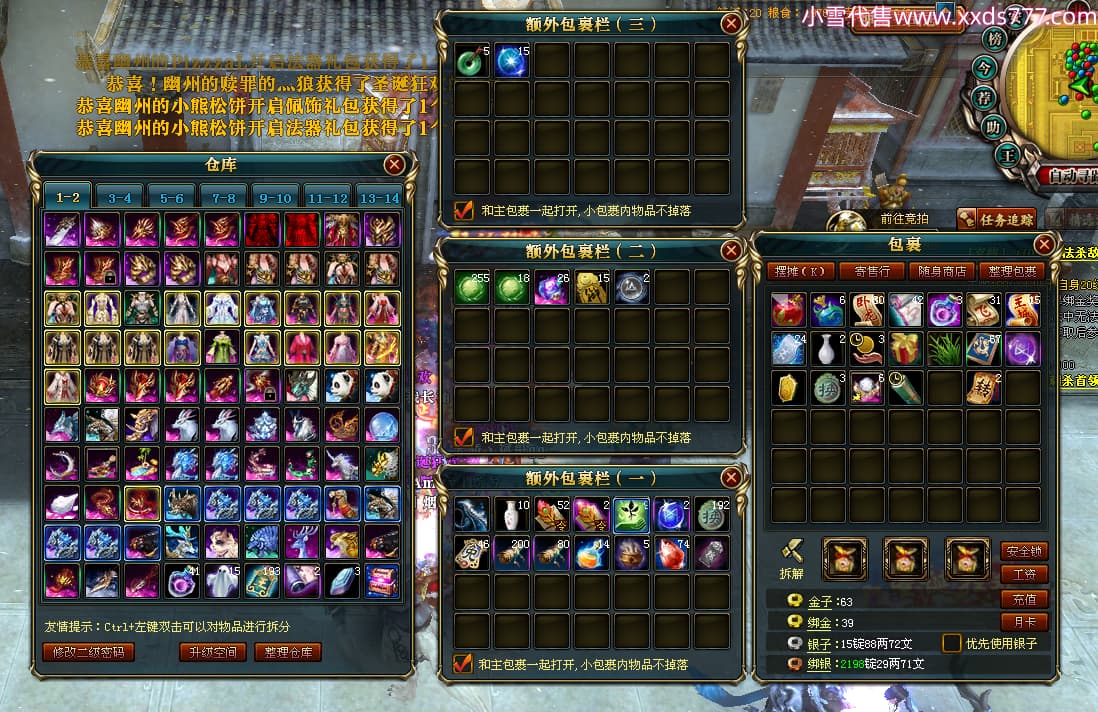Image resolution: width=1098 pixels, height=712 pixels.
Task: Open the 任务追踪 quest tracker
Action: point(996,219)
